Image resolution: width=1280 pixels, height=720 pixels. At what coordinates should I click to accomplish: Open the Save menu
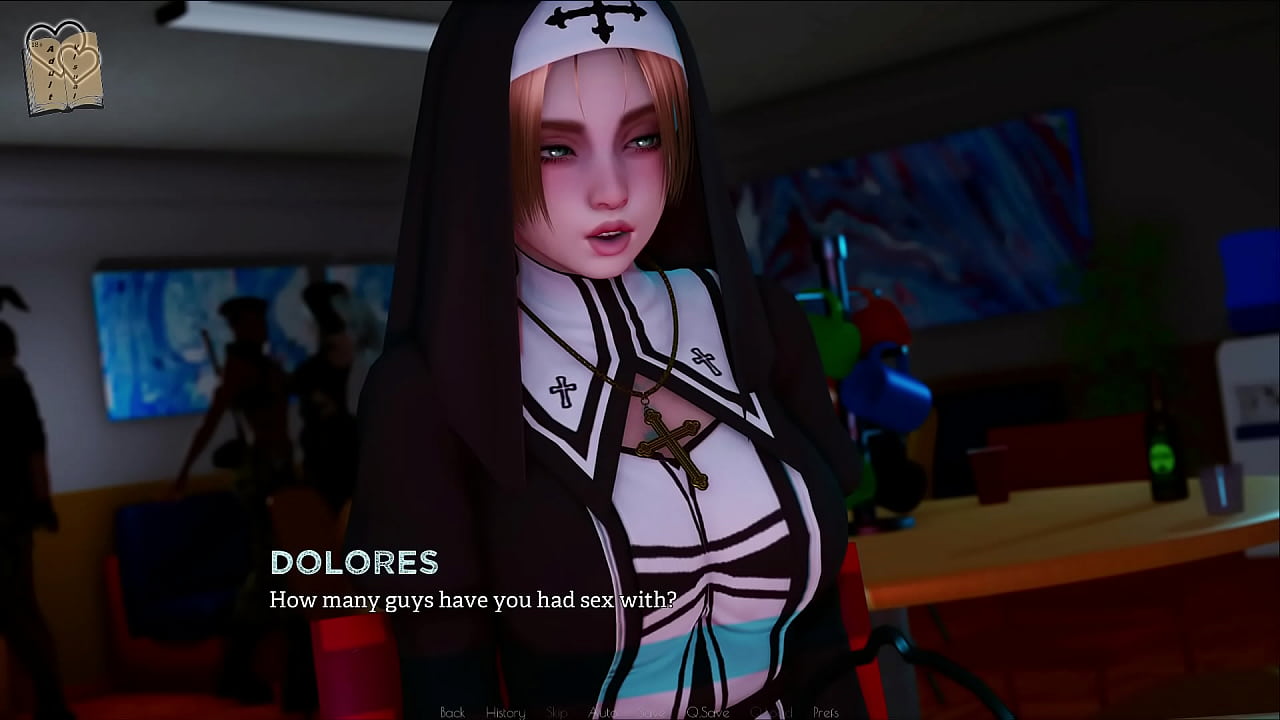click(651, 712)
